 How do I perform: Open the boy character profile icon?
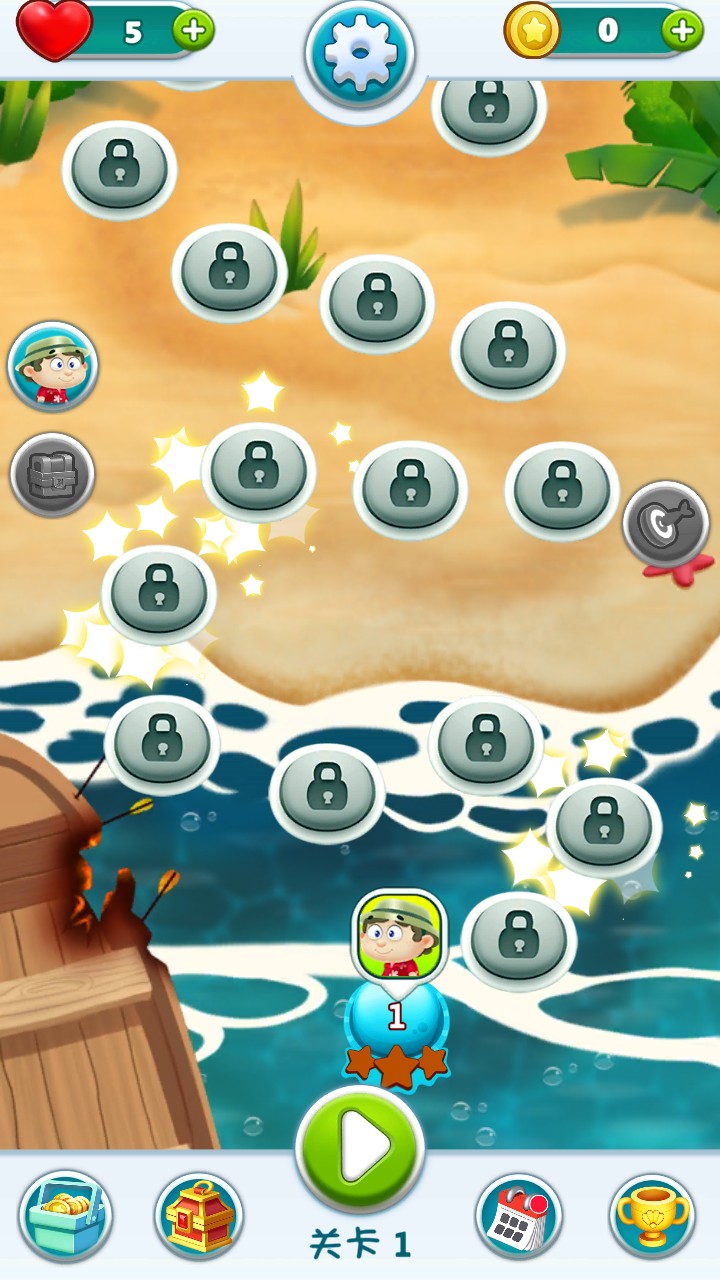click(53, 366)
